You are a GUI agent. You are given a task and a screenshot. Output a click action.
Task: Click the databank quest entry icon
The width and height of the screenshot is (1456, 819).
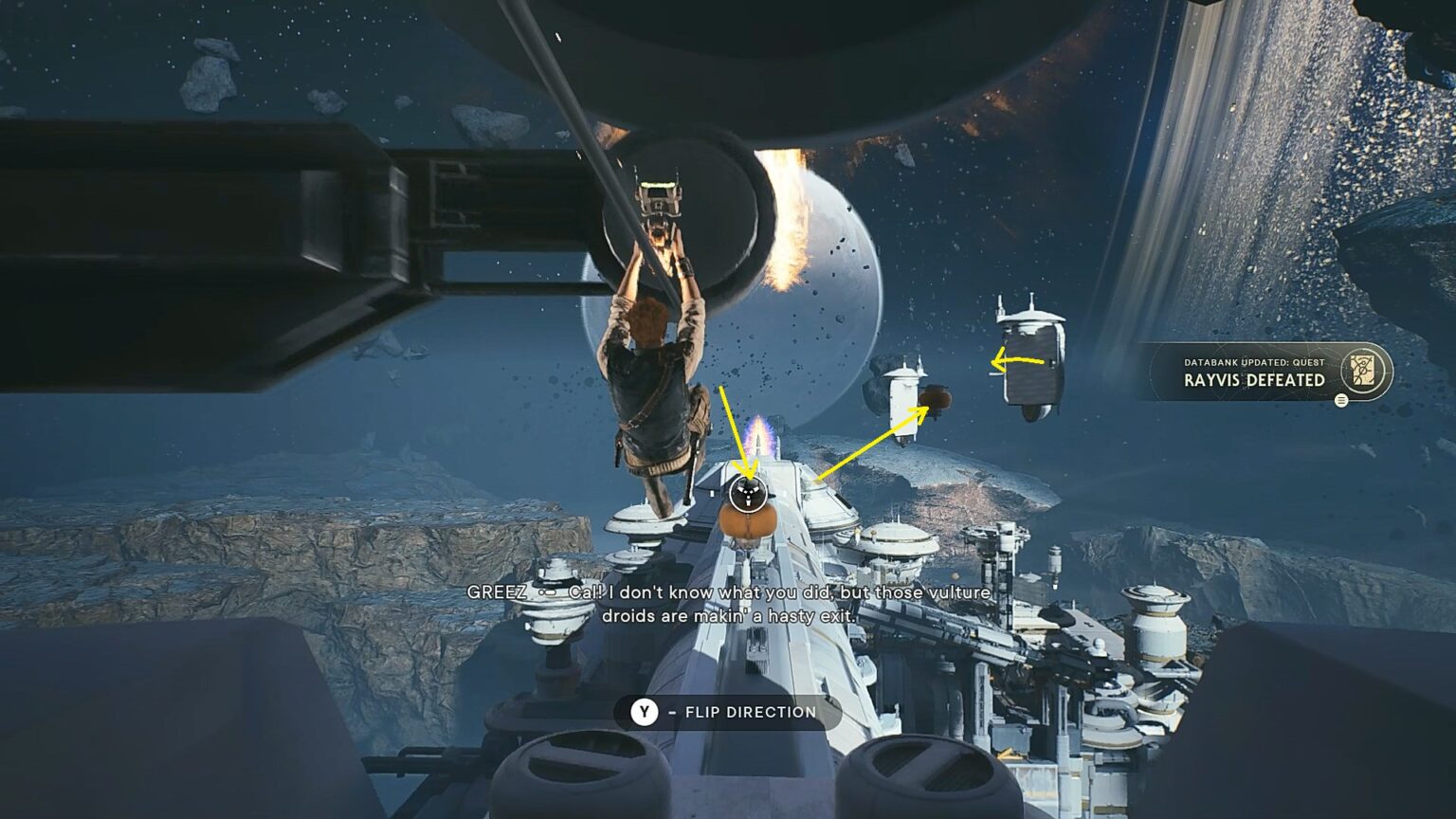pyautogui.click(x=1362, y=371)
